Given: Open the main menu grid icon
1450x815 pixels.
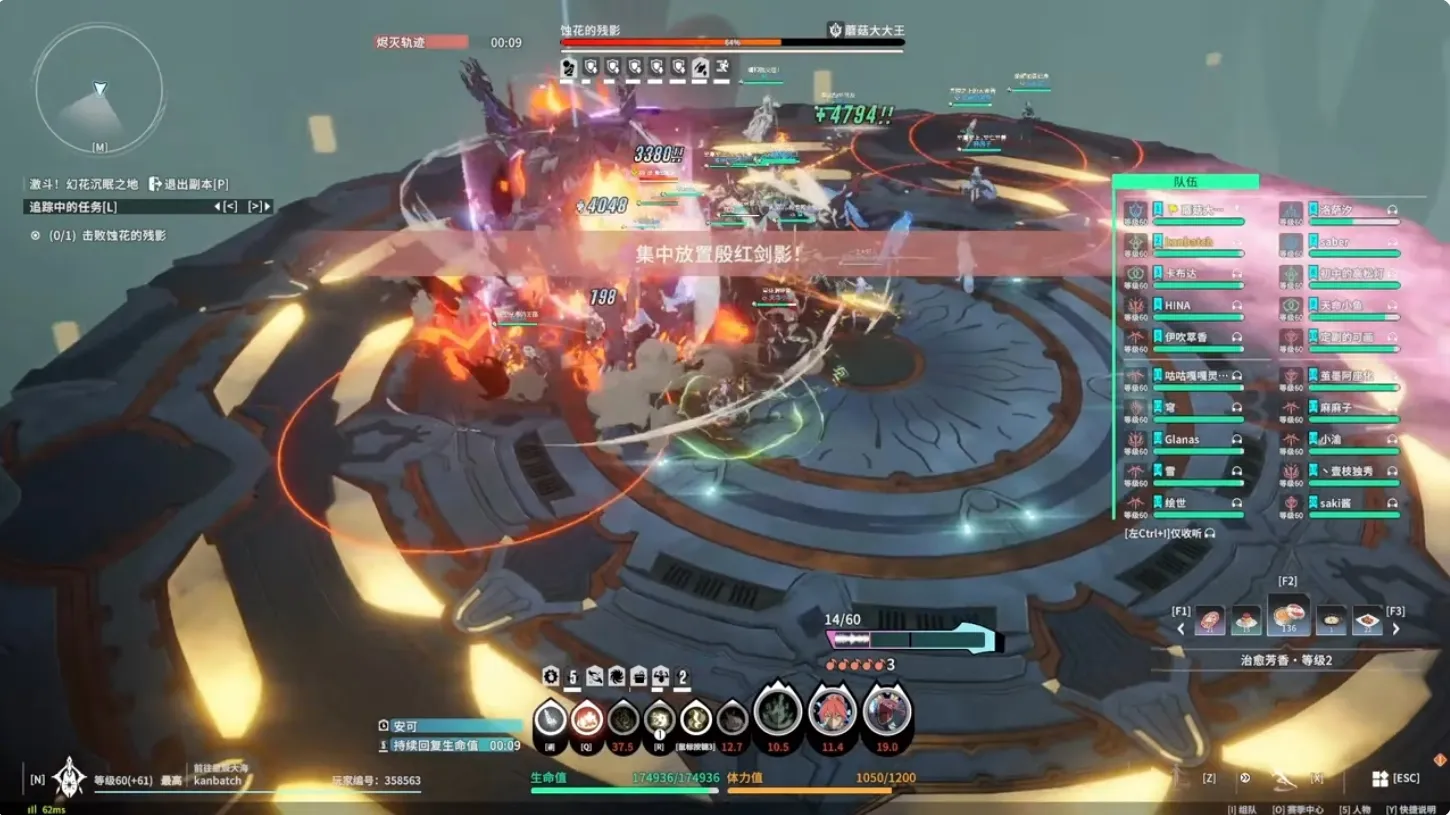Looking at the screenshot, I should (x=1380, y=779).
